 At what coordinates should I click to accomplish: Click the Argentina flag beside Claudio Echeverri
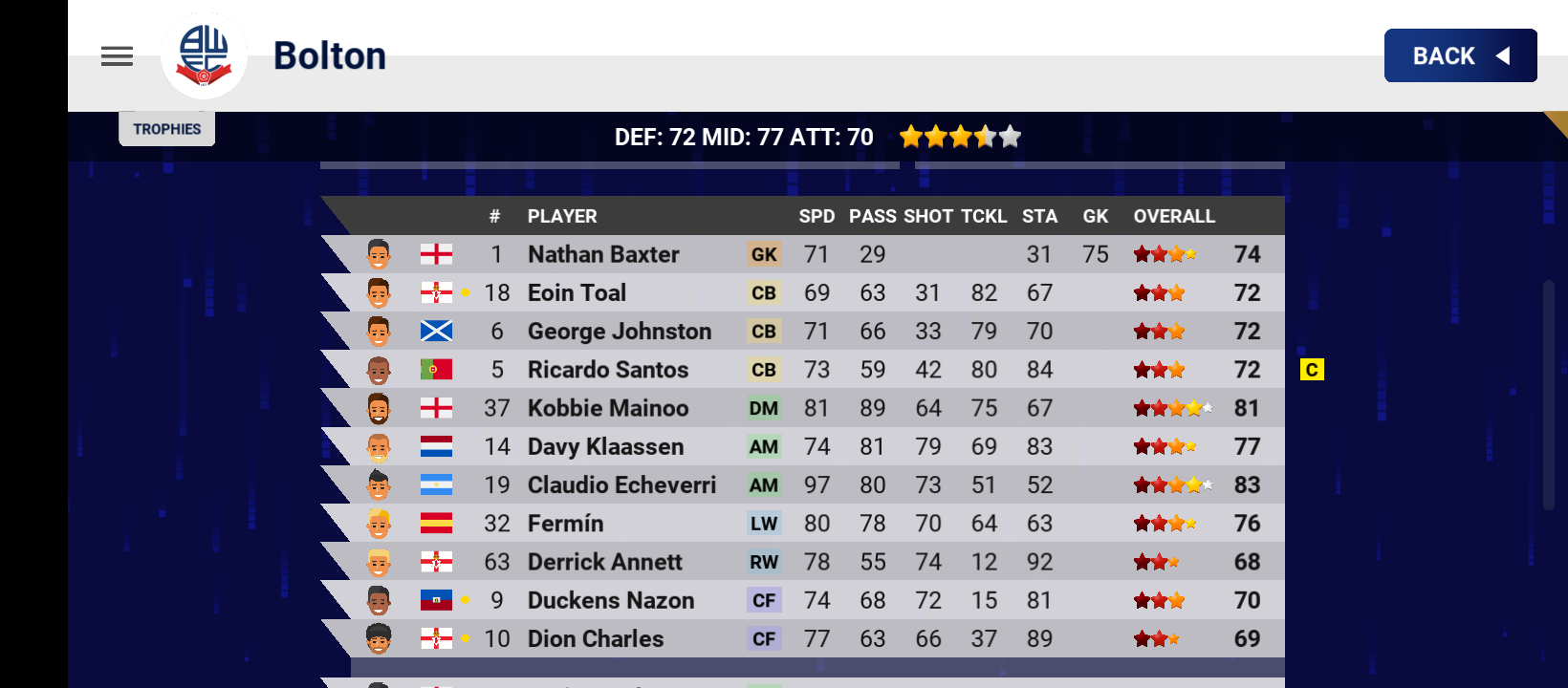(x=435, y=484)
